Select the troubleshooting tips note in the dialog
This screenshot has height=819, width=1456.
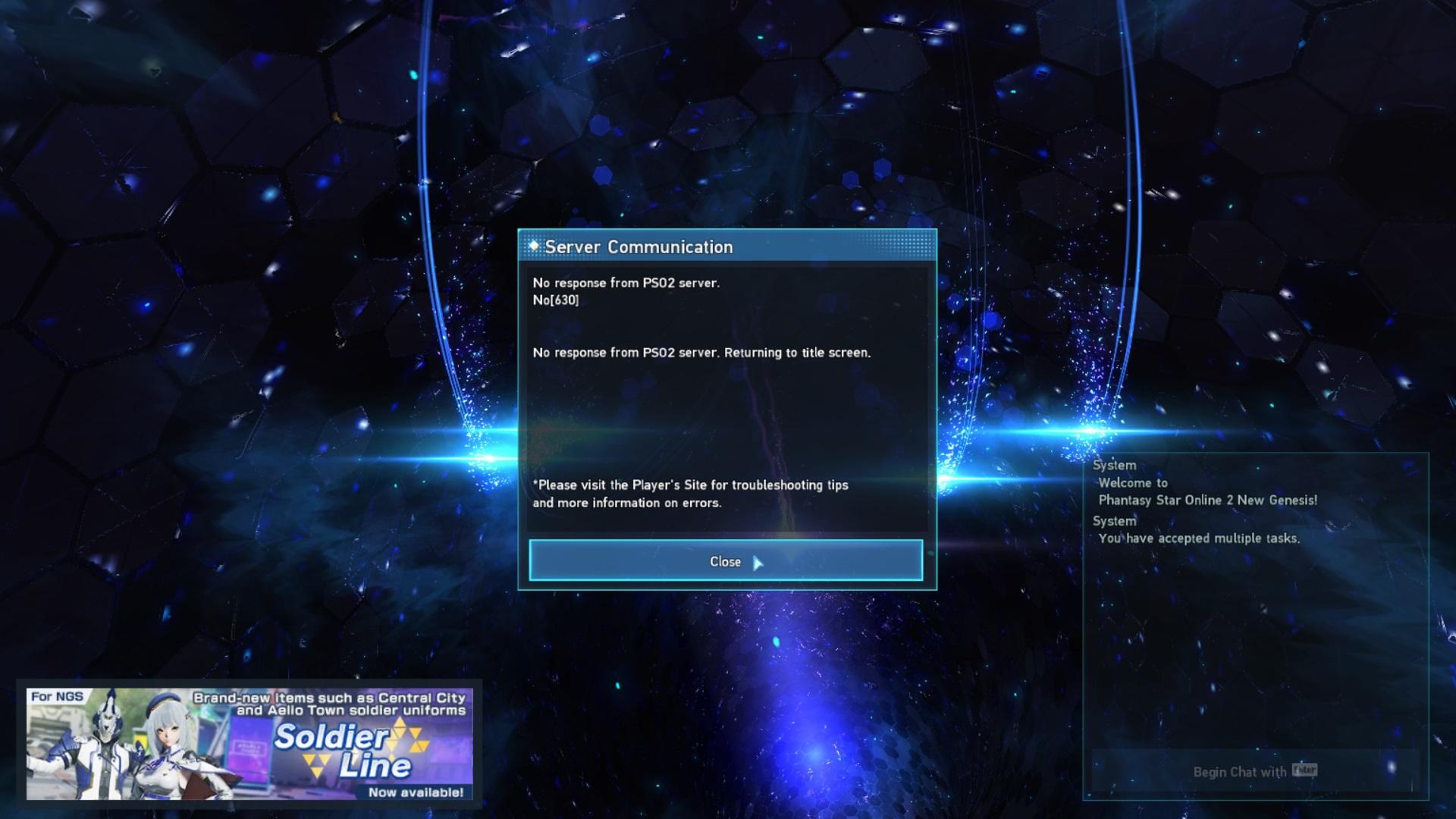pos(690,494)
